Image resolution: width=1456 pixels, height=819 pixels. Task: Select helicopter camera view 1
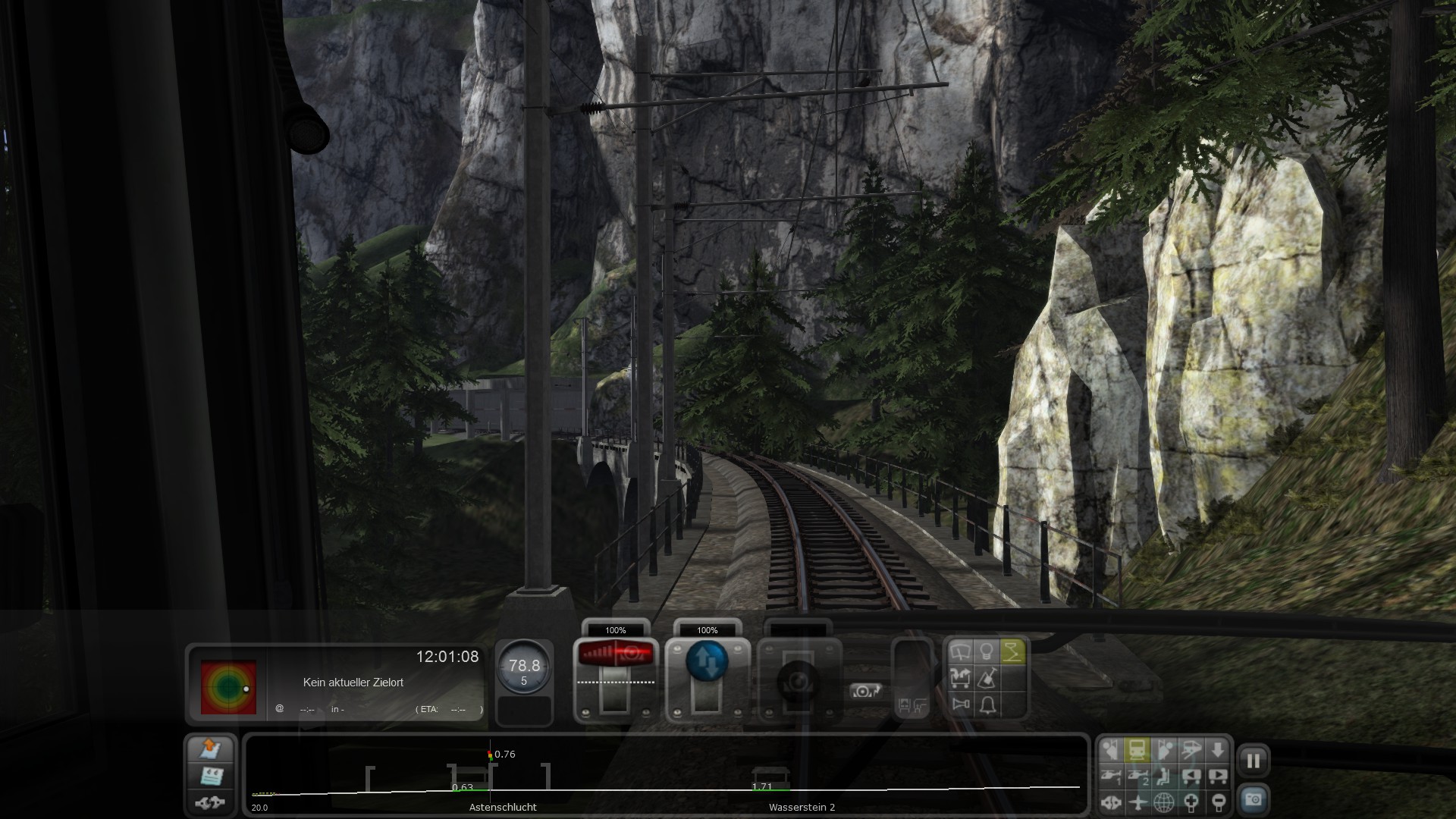[x=1110, y=776]
